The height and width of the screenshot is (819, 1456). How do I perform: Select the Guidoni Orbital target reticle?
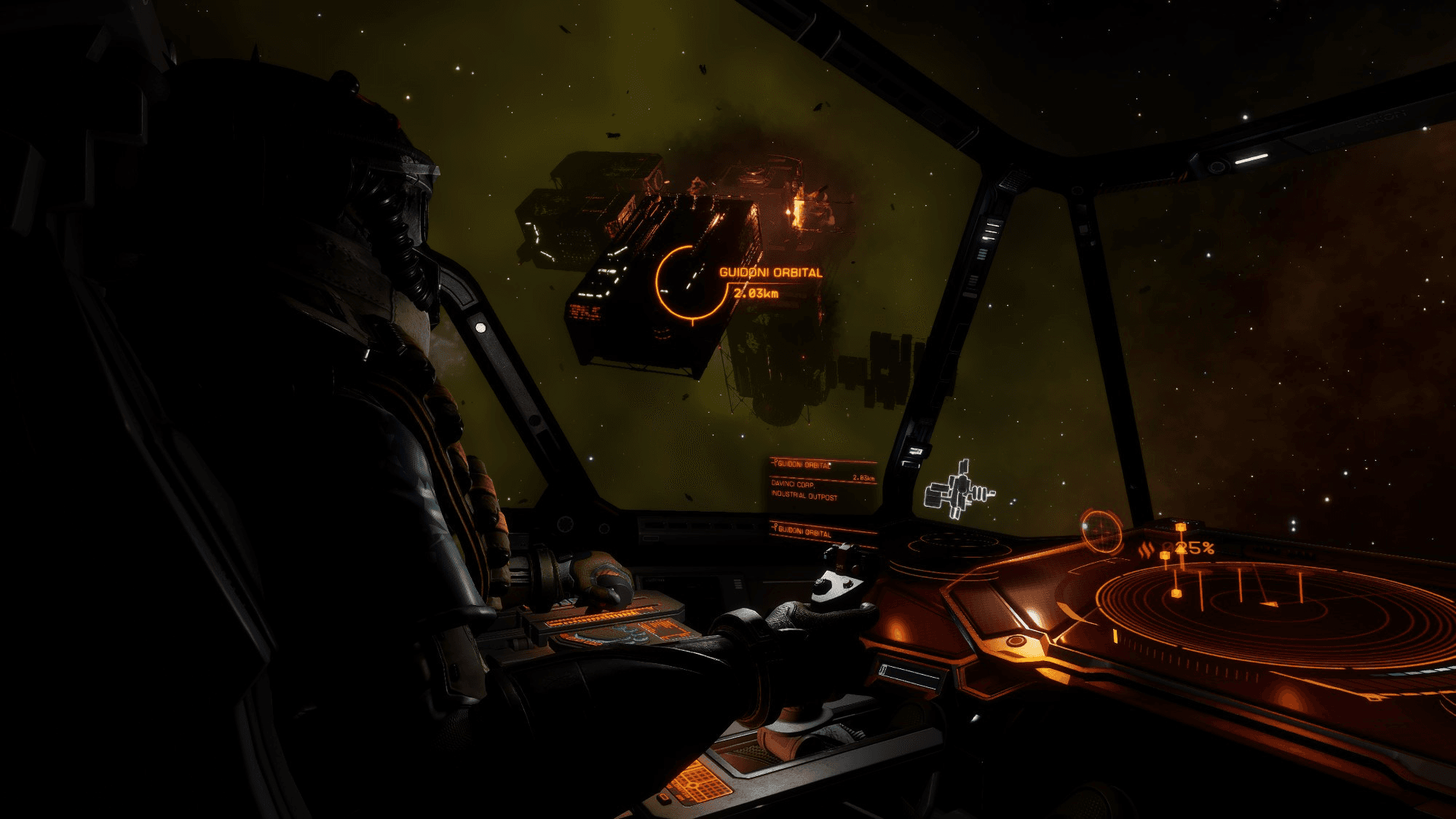coord(690,282)
